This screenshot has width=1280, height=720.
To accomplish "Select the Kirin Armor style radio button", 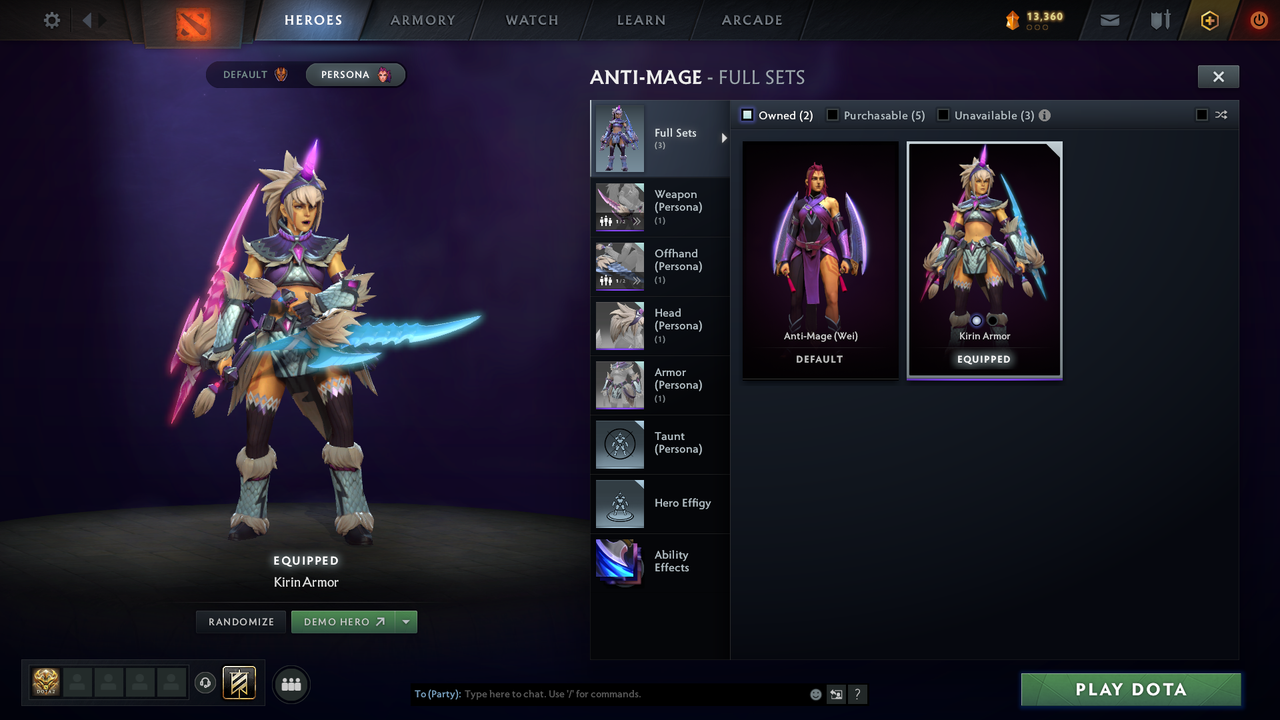I will [977, 320].
